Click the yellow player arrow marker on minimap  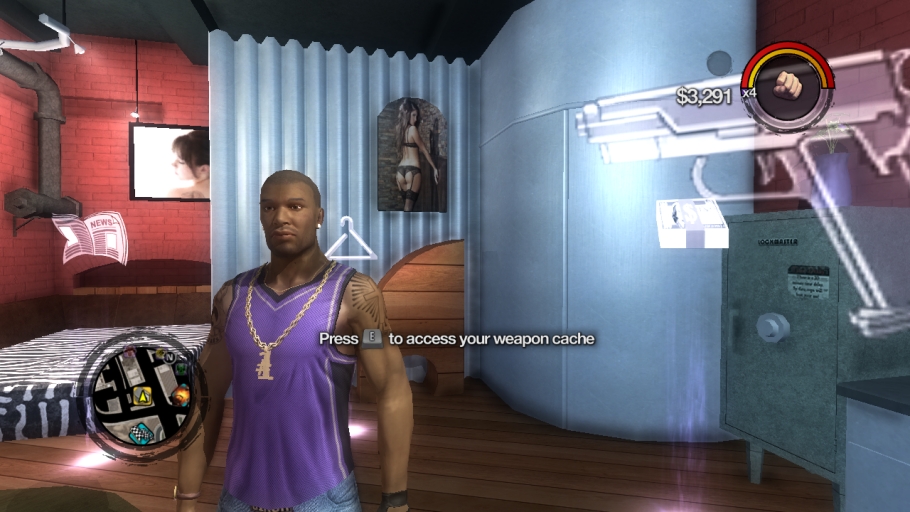pyautogui.click(x=143, y=395)
